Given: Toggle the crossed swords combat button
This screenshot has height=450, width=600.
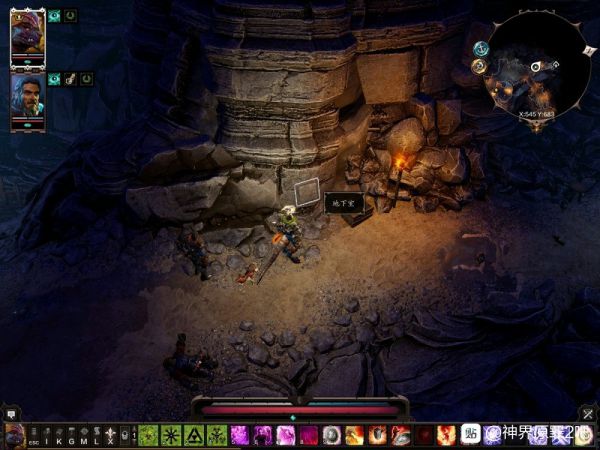Looking at the screenshot, I should pyautogui.click(x=588, y=413).
